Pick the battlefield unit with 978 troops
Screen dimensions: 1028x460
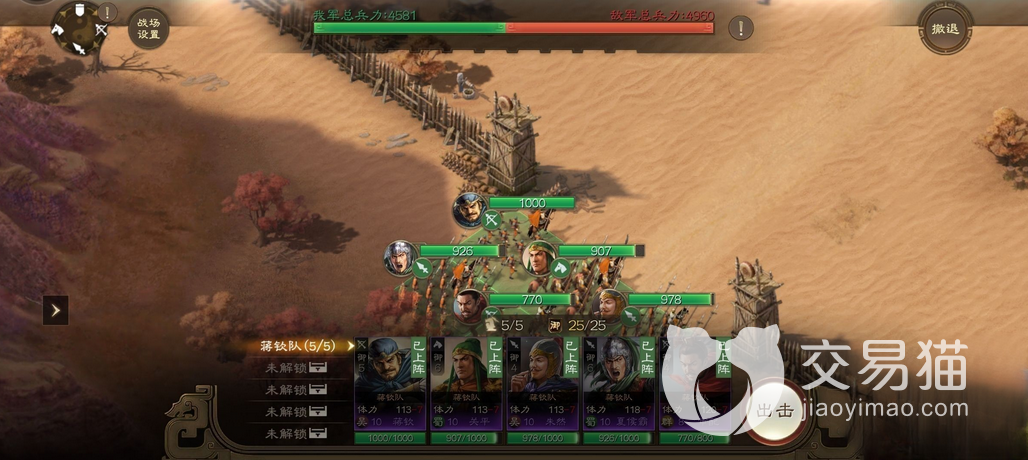(609, 304)
